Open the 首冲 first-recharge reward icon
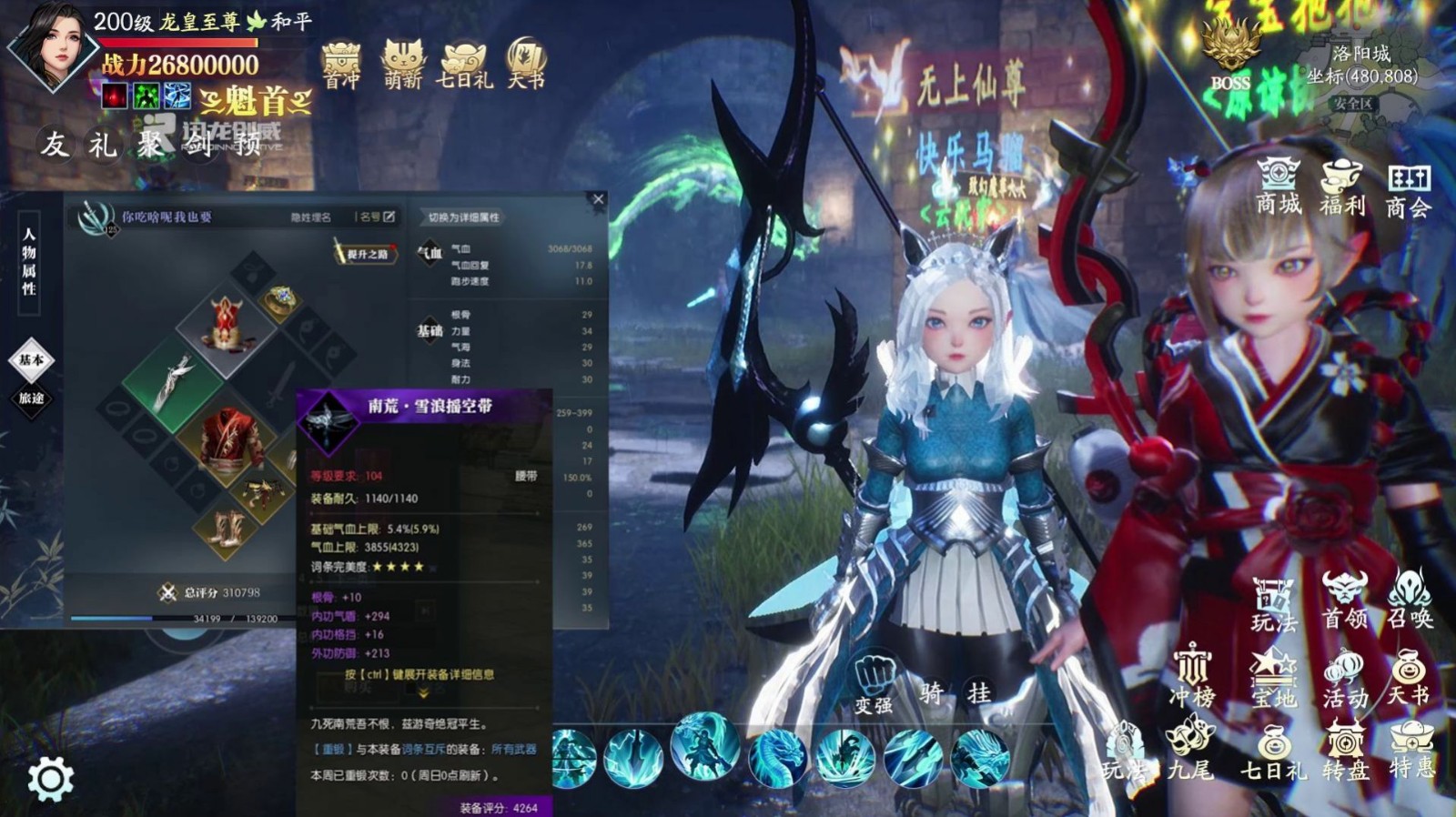Viewport: 1456px width, 817px height. (341, 64)
